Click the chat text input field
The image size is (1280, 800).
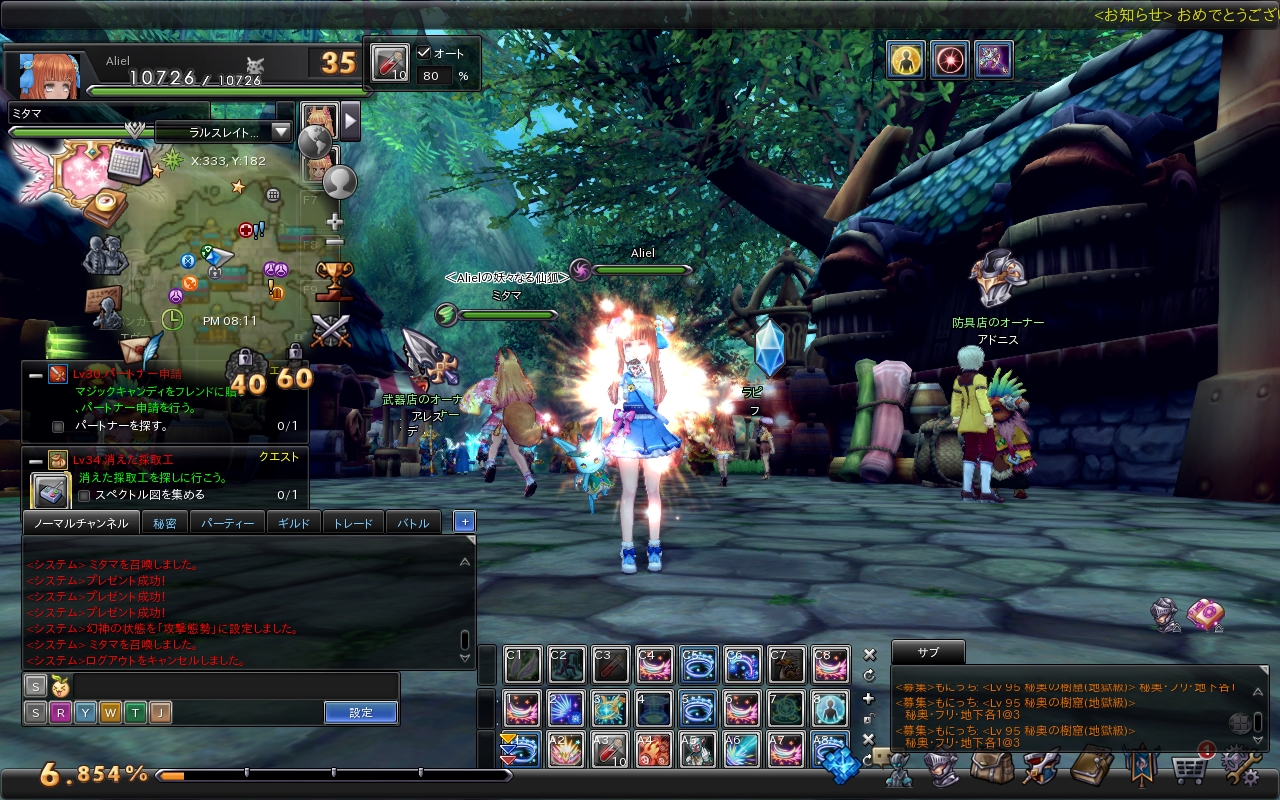pos(235,686)
